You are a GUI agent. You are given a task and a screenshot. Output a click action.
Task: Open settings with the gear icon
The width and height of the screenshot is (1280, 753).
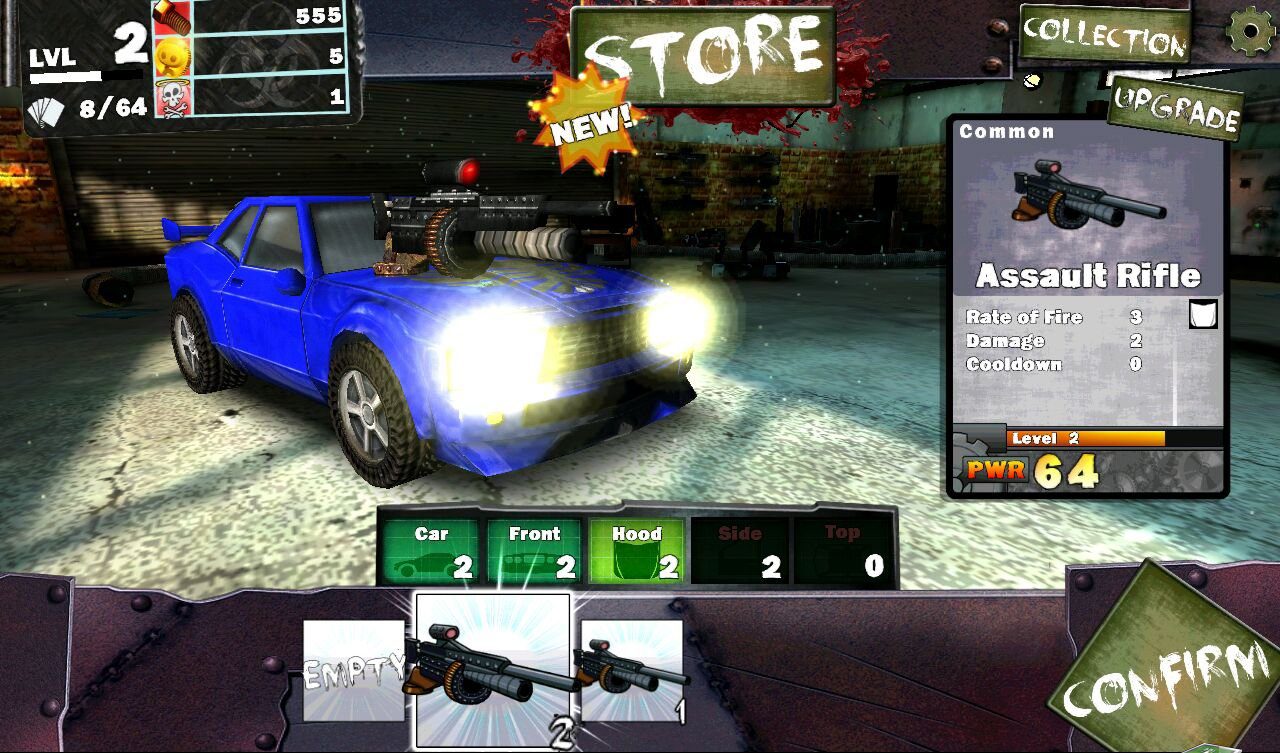(1250, 30)
